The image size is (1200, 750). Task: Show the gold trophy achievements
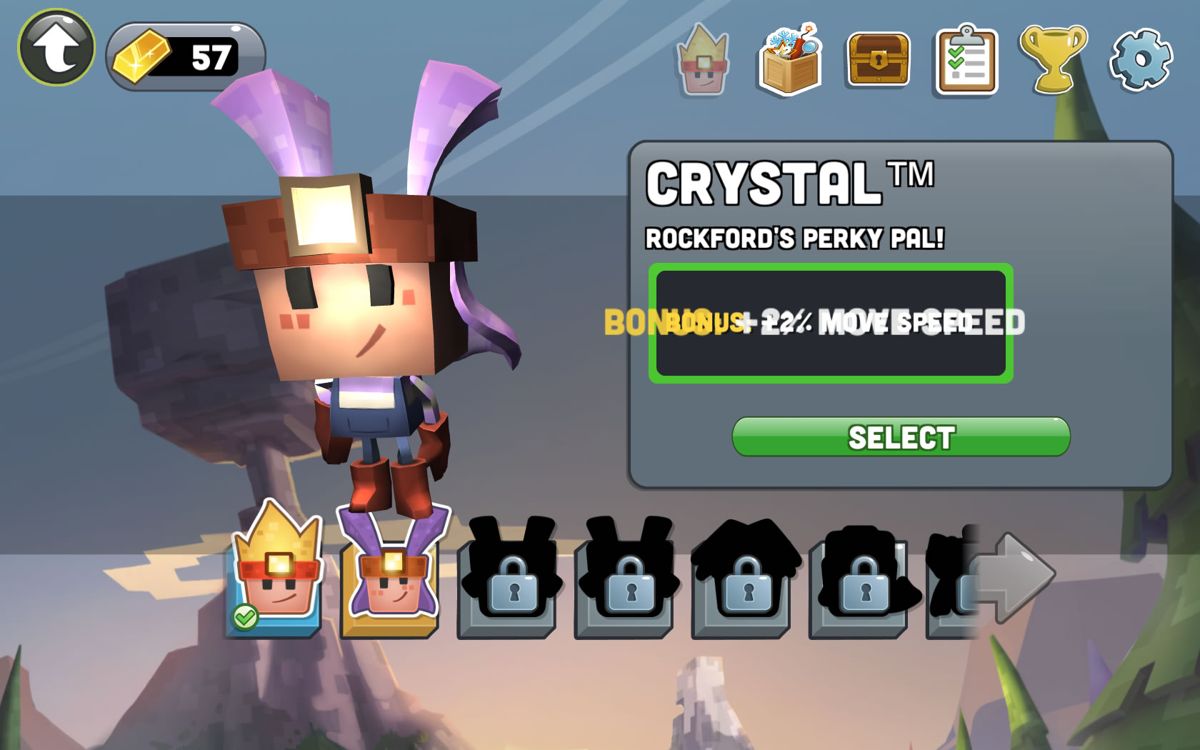(1052, 58)
